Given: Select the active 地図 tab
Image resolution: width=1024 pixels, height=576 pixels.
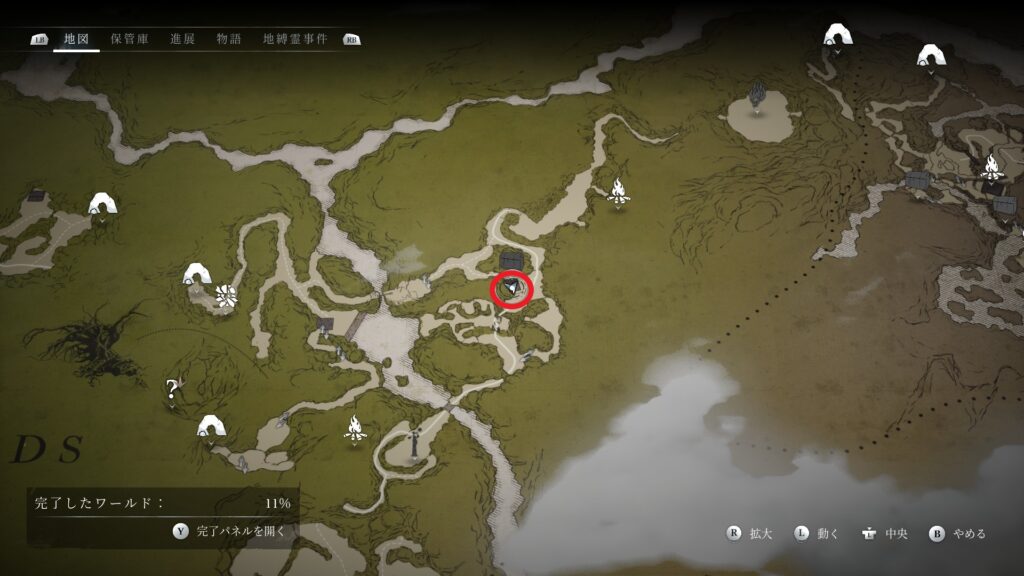Looking at the screenshot, I should (x=76, y=39).
